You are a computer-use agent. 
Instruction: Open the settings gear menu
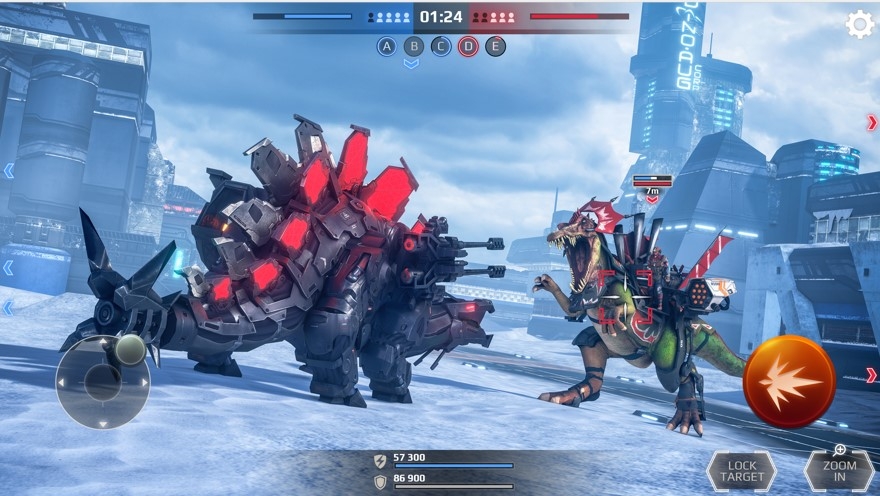860,24
